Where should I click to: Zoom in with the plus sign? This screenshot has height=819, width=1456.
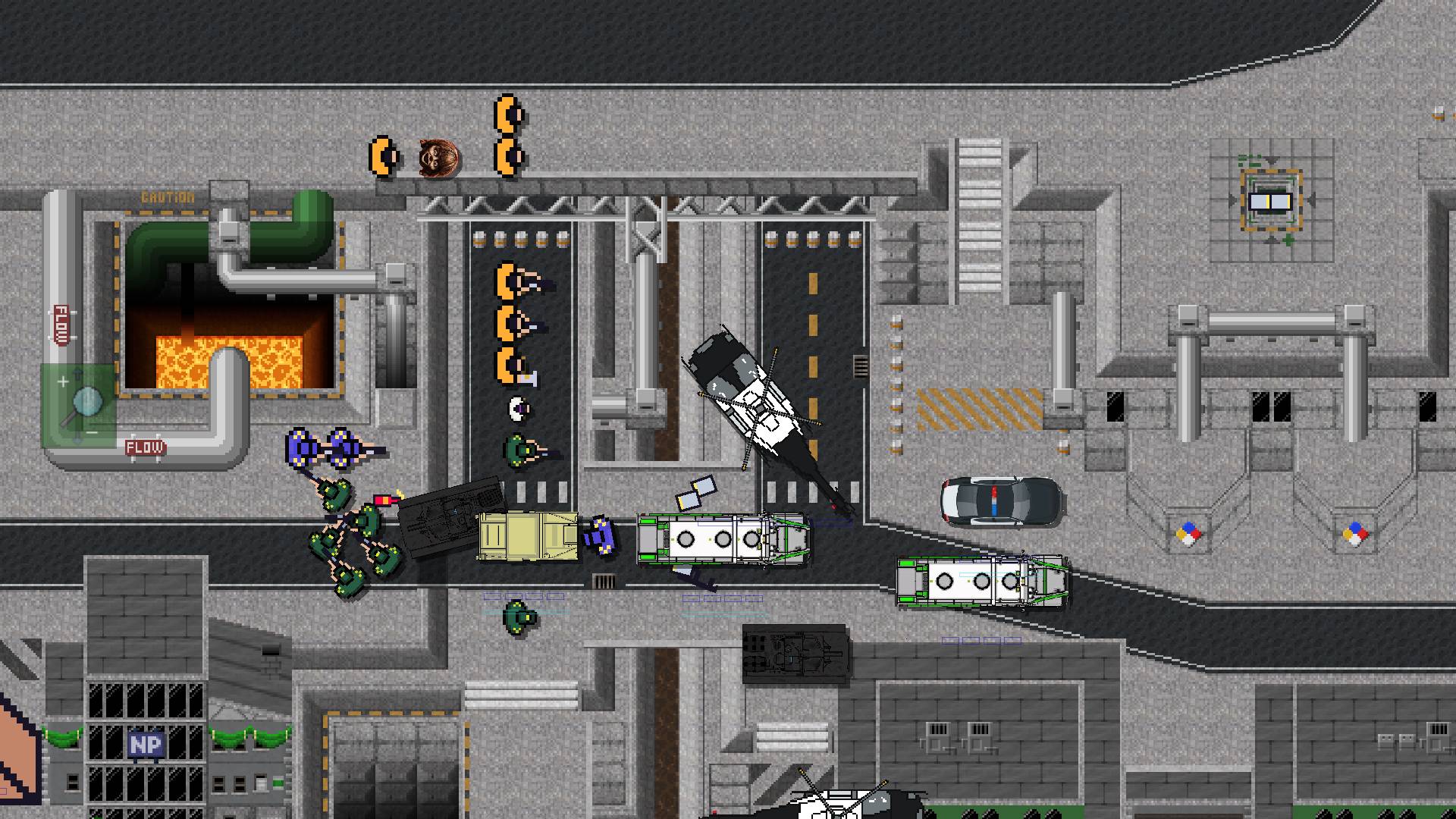click(63, 381)
